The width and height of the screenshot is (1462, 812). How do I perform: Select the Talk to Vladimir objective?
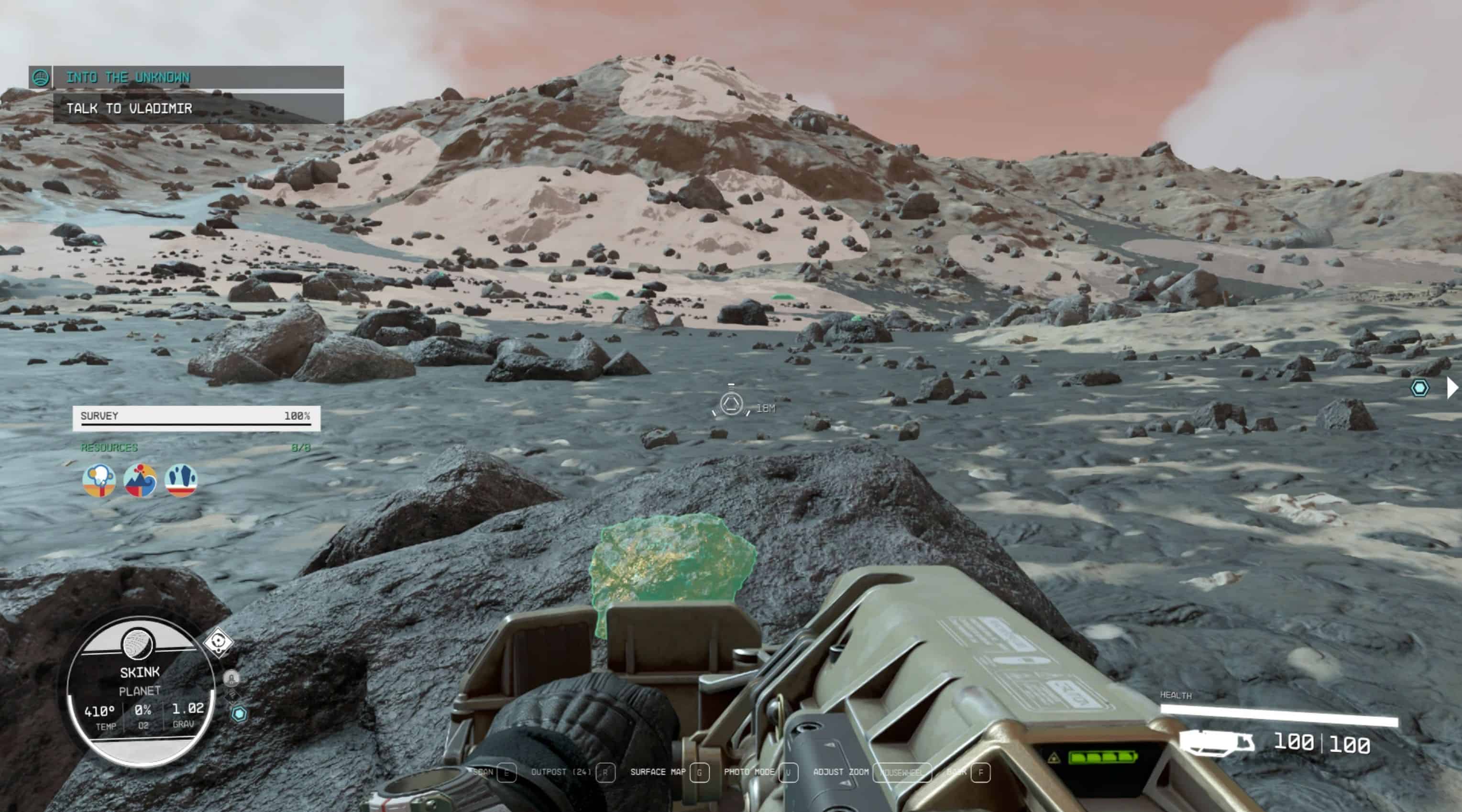point(198,109)
